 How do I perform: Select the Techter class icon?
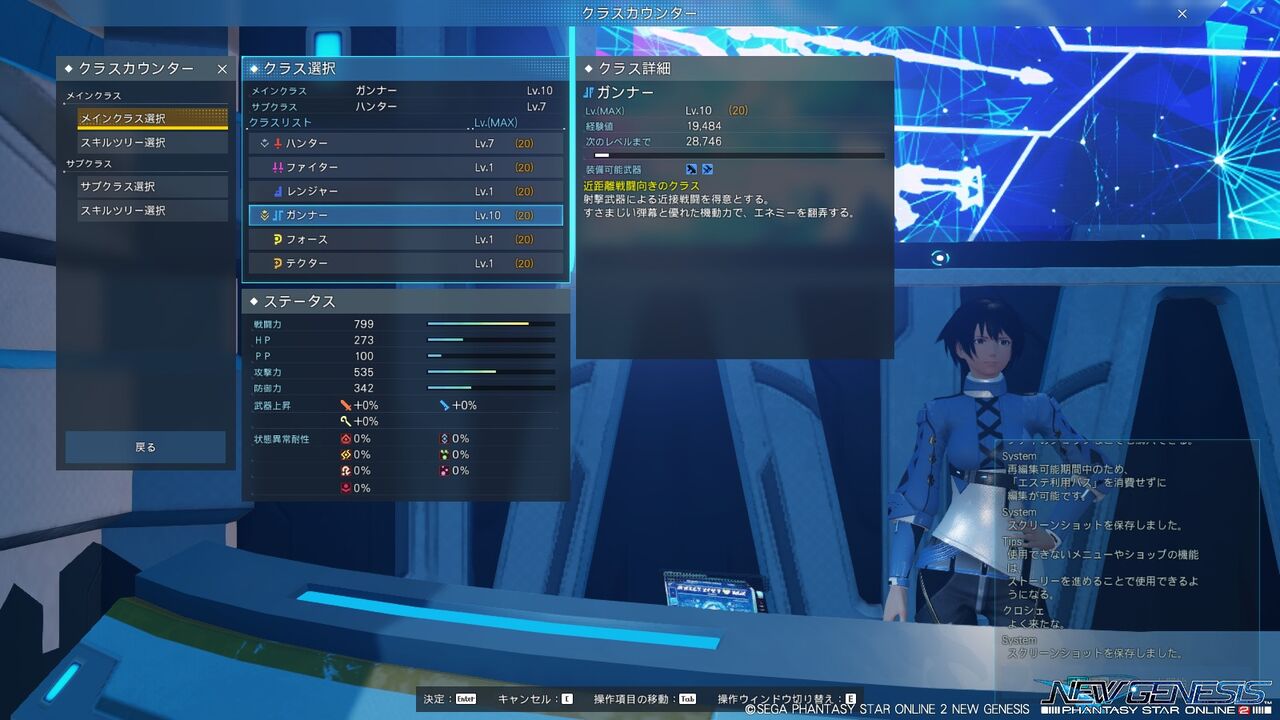pyautogui.click(x=276, y=263)
